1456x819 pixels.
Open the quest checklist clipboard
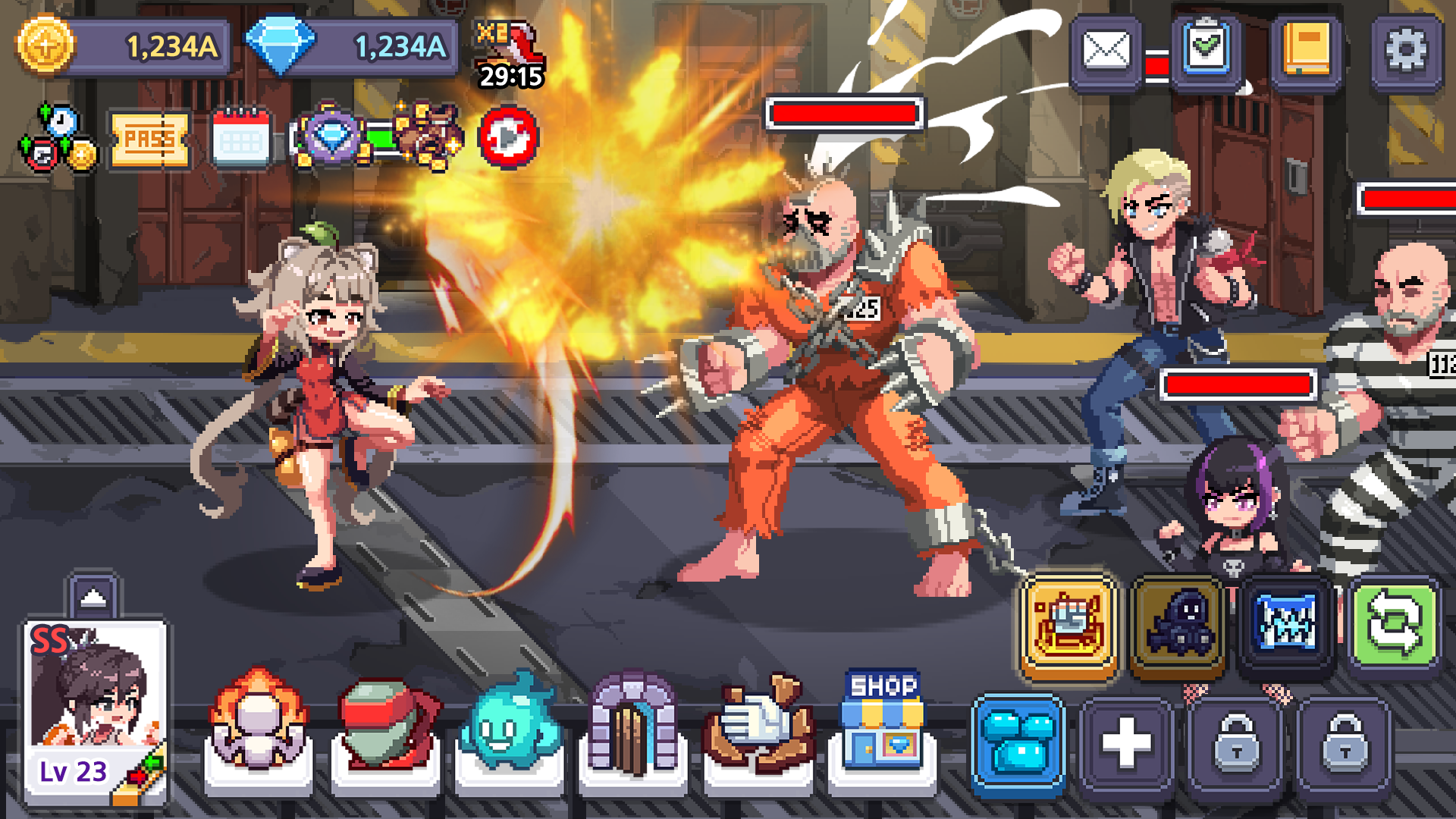(x=1207, y=51)
